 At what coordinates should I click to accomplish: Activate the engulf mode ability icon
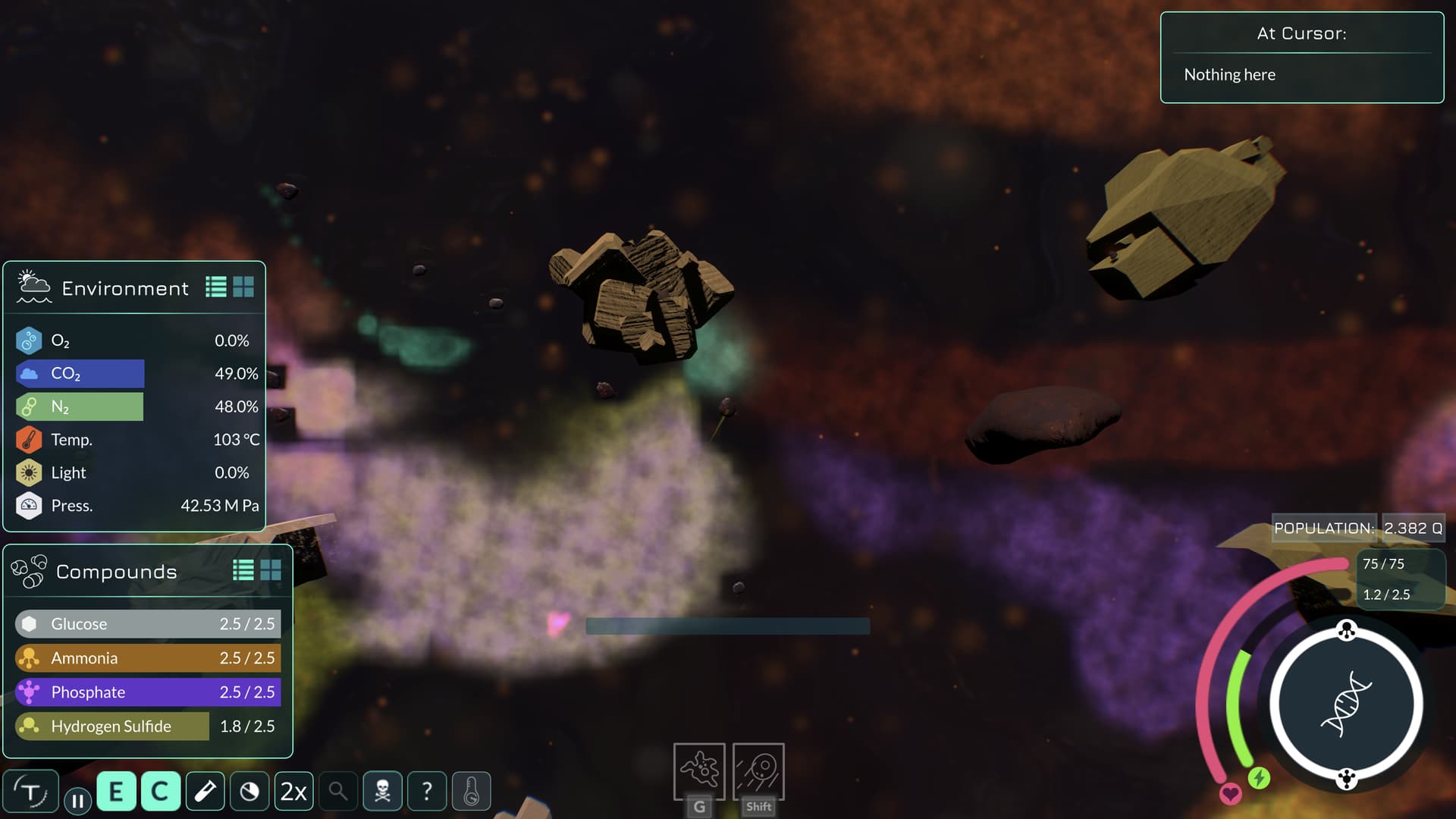coord(699,770)
